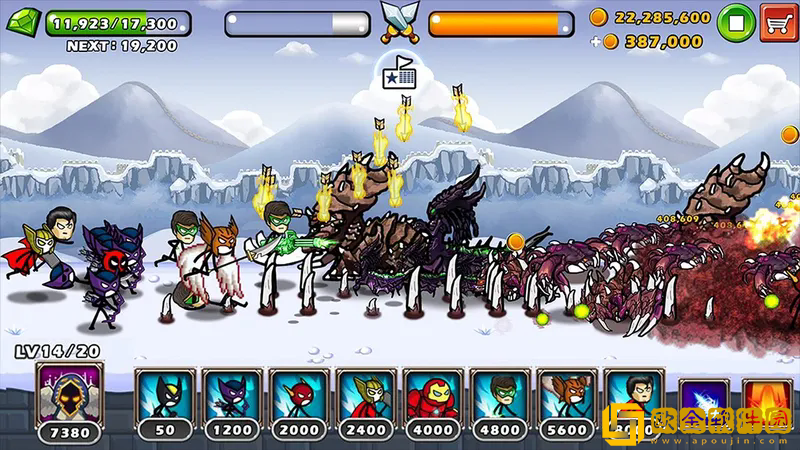Choose the fox-eared hero costing 5600

(567, 397)
